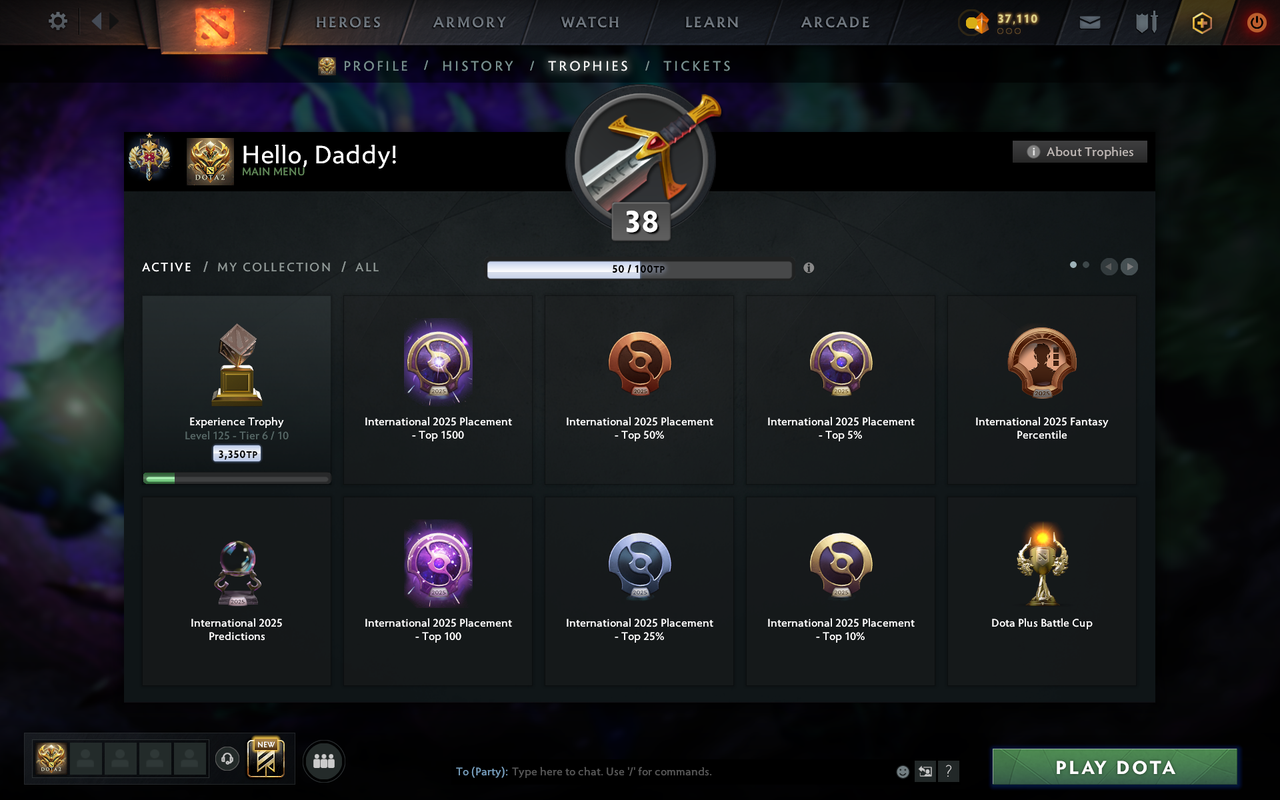Open Dota Plus subscription hexagon icon
The width and height of the screenshot is (1280, 800).
1202,22
